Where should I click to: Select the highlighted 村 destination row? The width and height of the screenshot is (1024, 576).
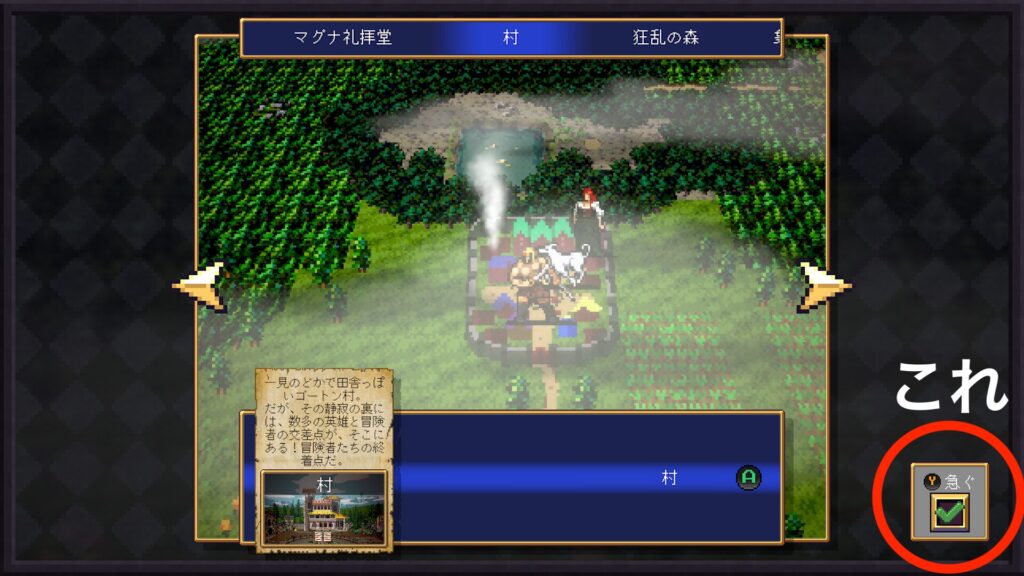click(580, 478)
